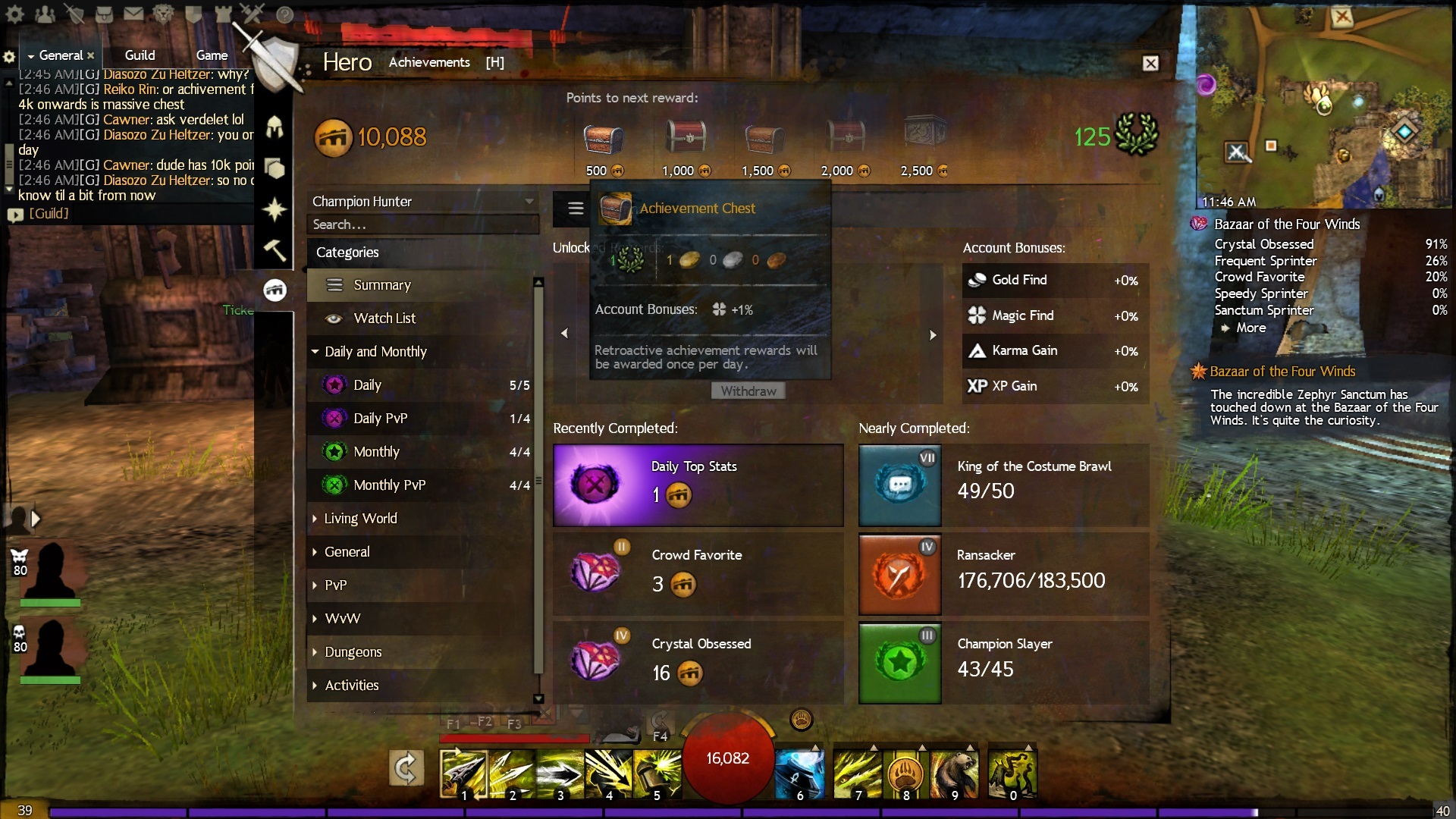The image size is (1456, 819).
Task: Click the achievement search field
Action: coord(422,224)
